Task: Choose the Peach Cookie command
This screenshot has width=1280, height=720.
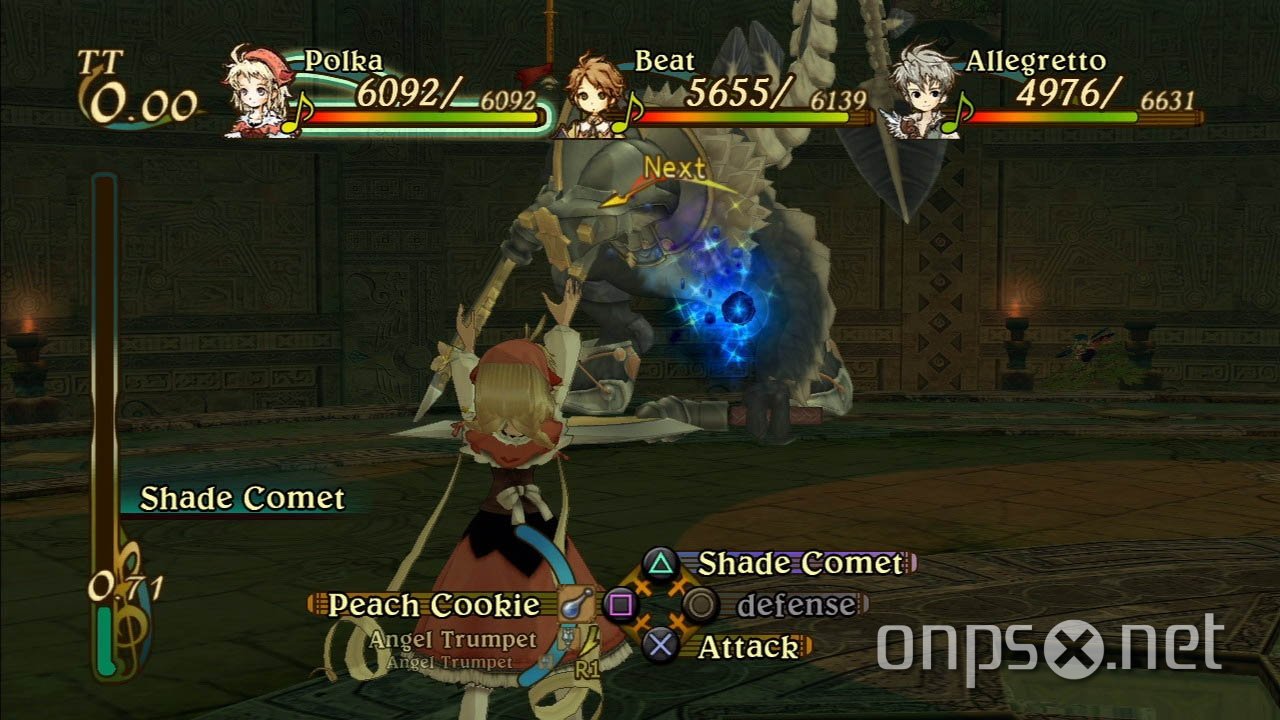Action: click(437, 605)
